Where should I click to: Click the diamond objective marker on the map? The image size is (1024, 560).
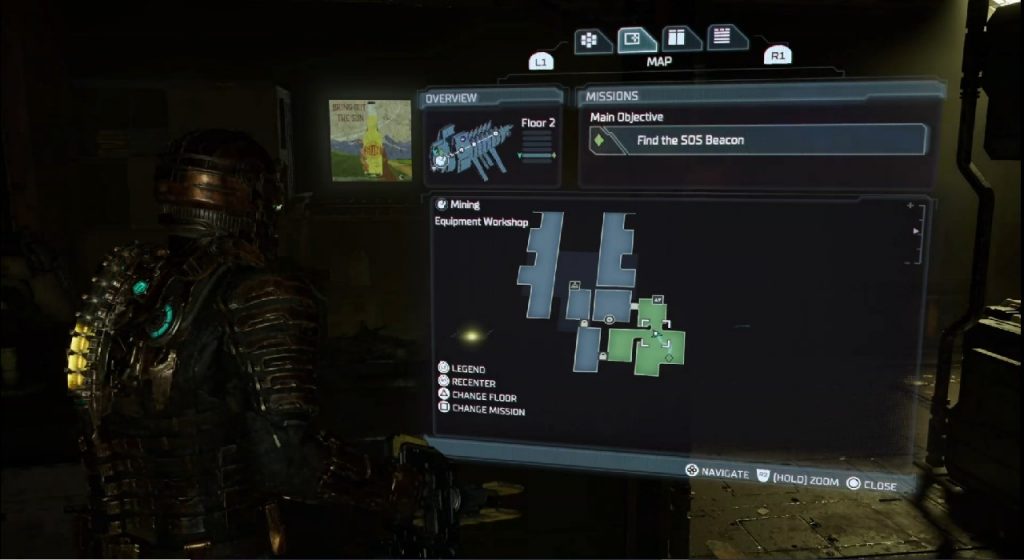[668, 357]
